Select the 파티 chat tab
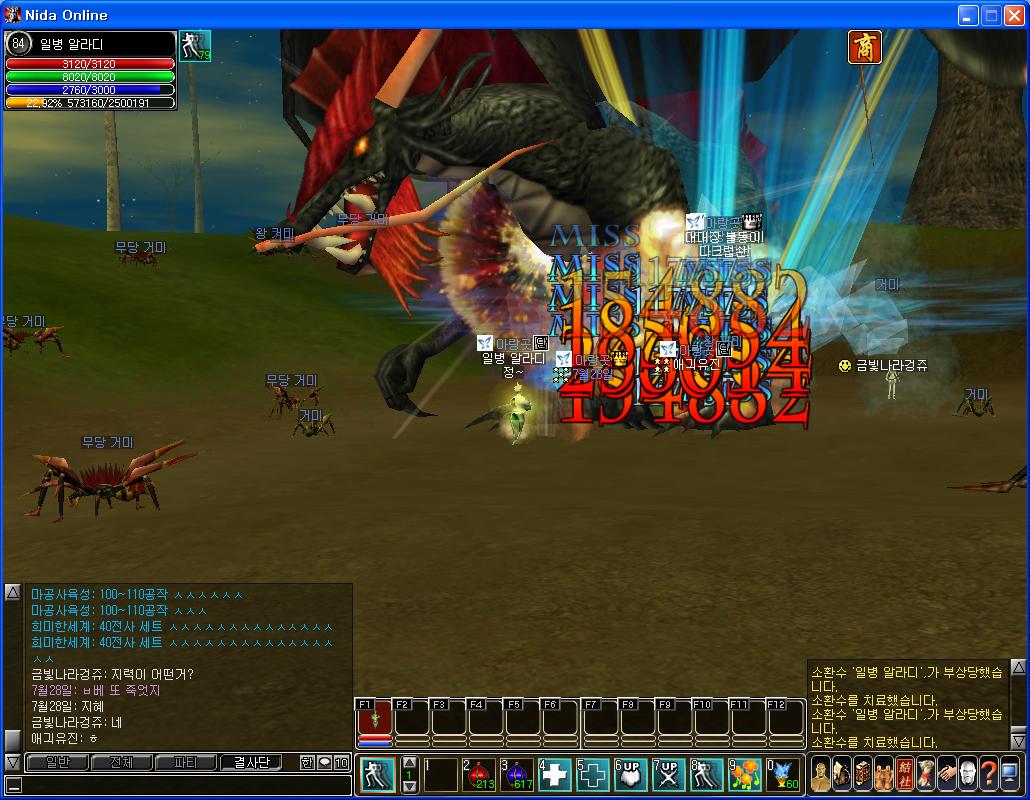The width and height of the screenshot is (1030, 800). click(x=186, y=763)
